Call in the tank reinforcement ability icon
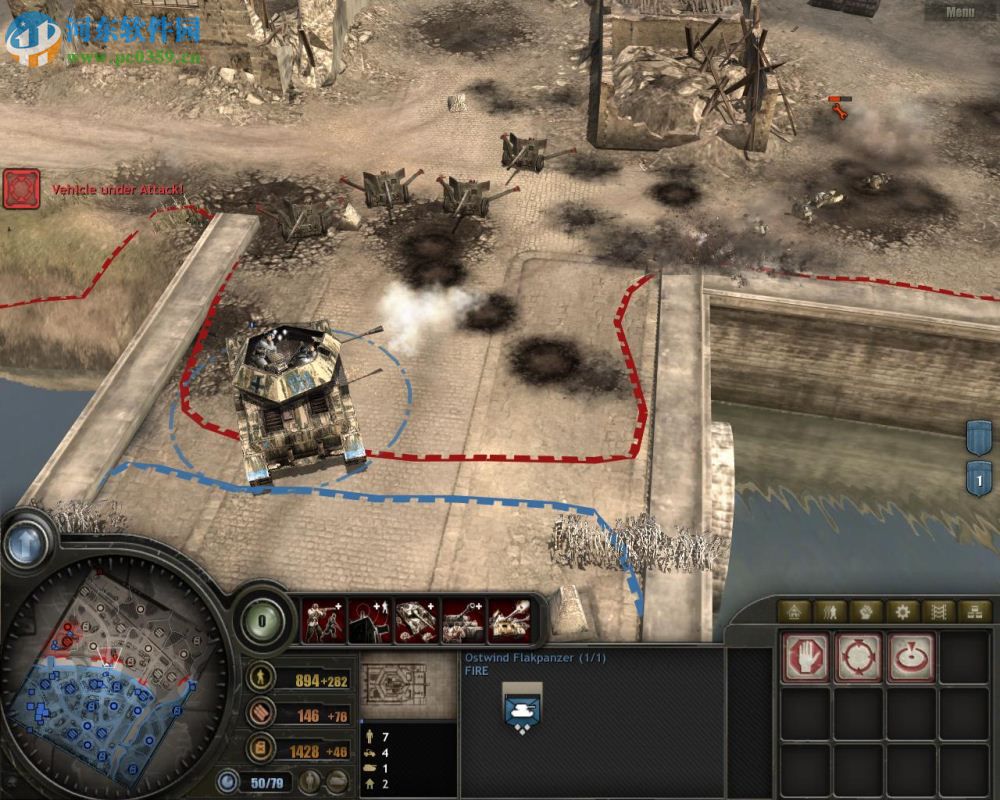Screen dimensions: 1000x800 (x=417, y=621)
